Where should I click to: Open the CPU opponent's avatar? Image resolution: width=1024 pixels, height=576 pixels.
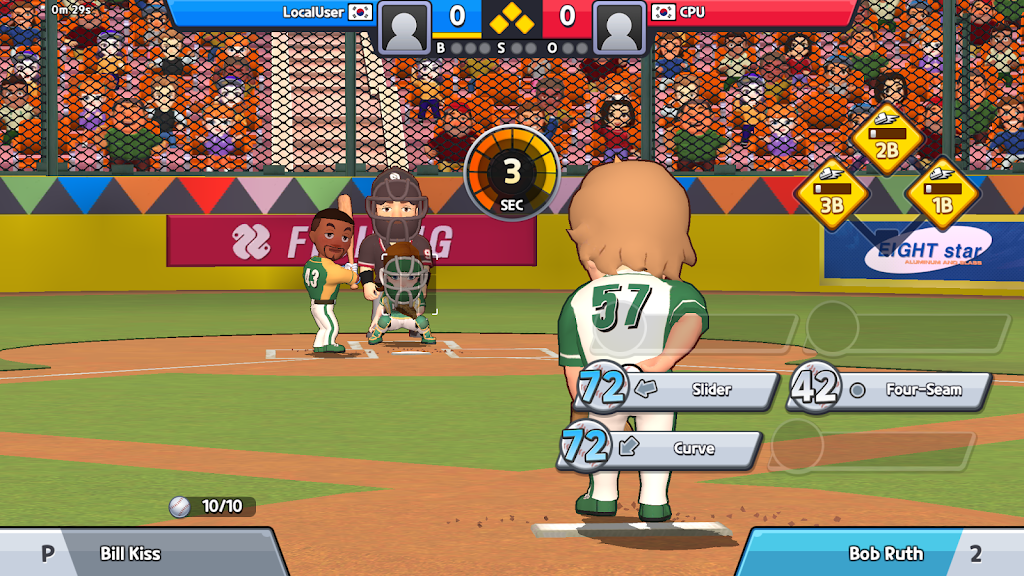(619, 27)
